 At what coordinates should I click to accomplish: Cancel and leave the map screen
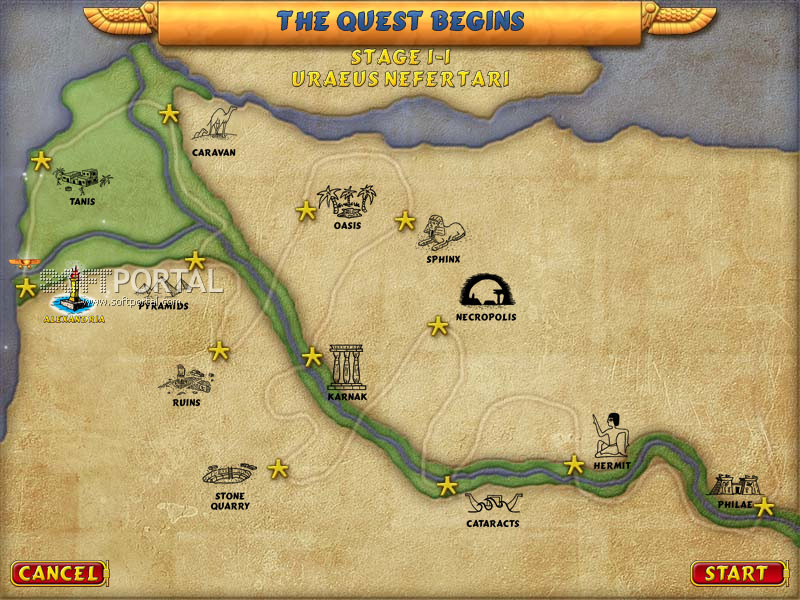pos(58,574)
